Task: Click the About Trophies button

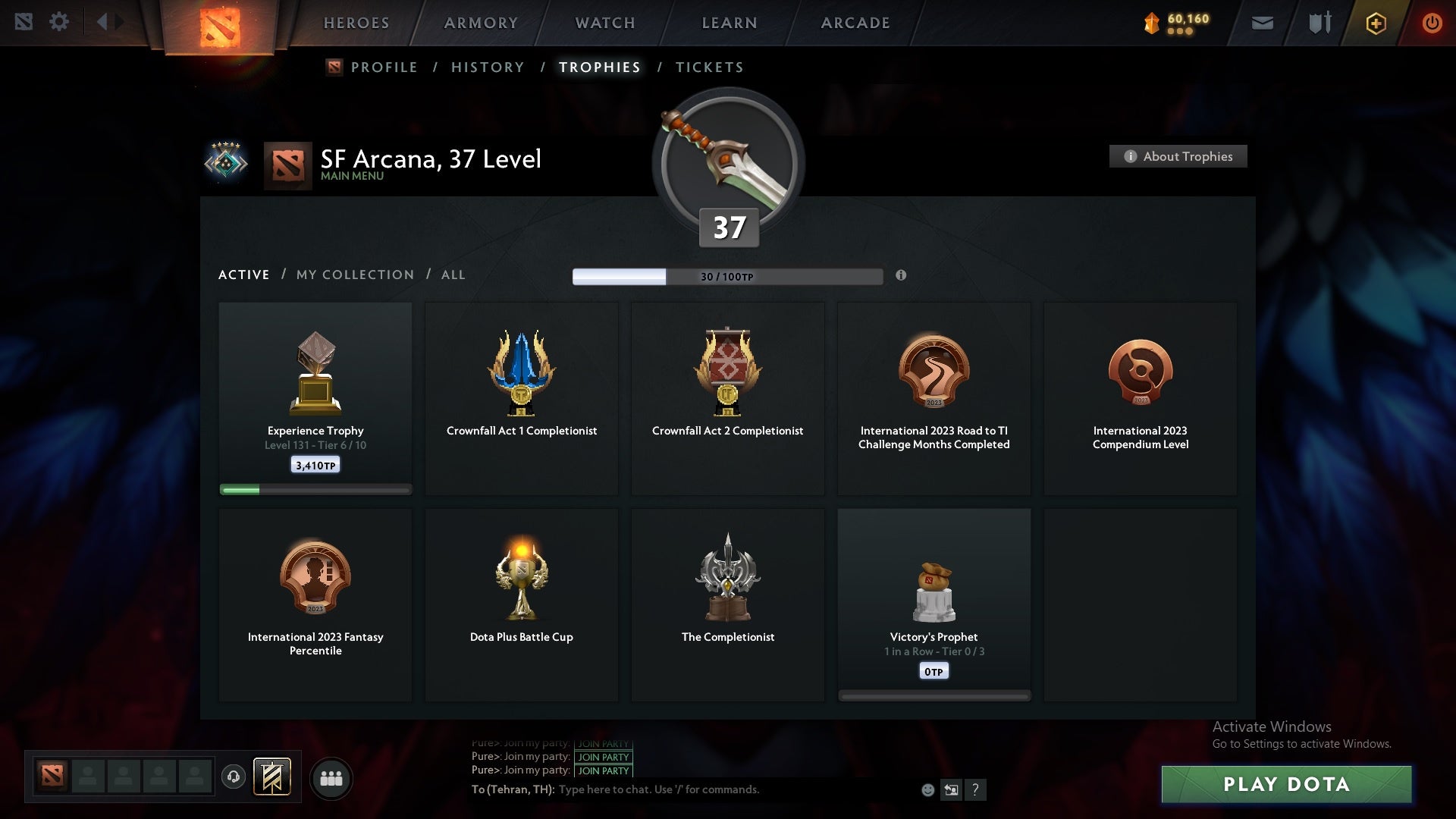Action: [x=1178, y=156]
